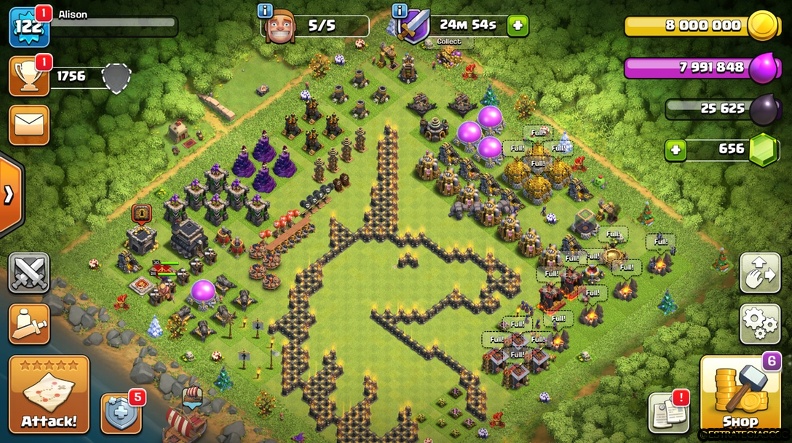Show shield info beside the 24m 54s timer
Viewport: 792px width, 443px height.
(x=400, y=10)
